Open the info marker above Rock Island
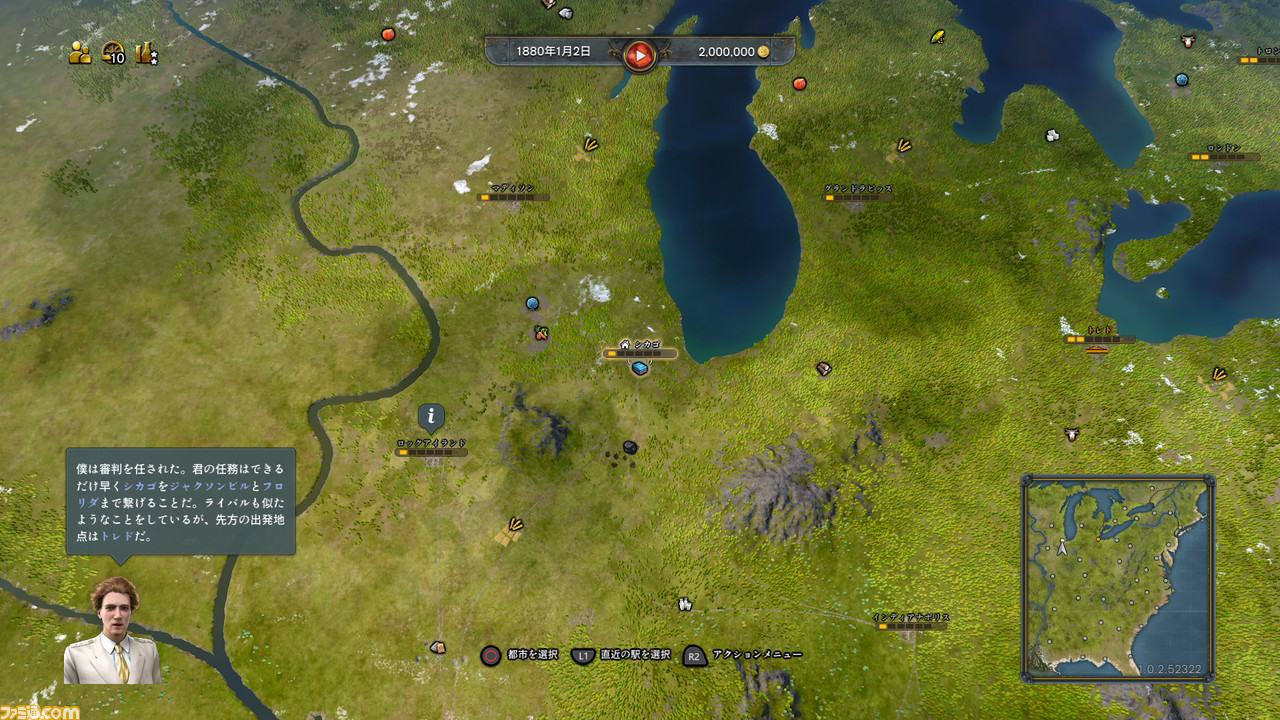 [x=431, y=416]
